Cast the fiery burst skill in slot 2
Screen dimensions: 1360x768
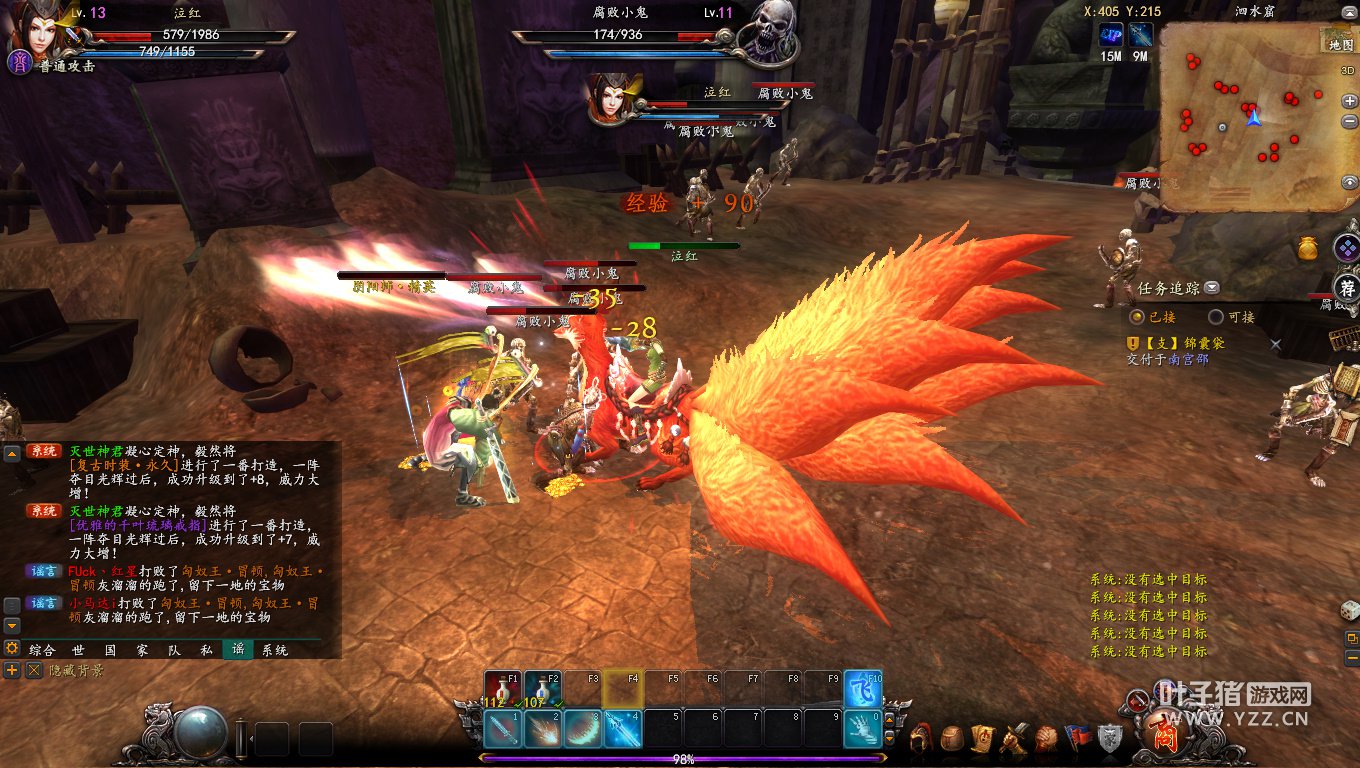(x=542, y=729)
